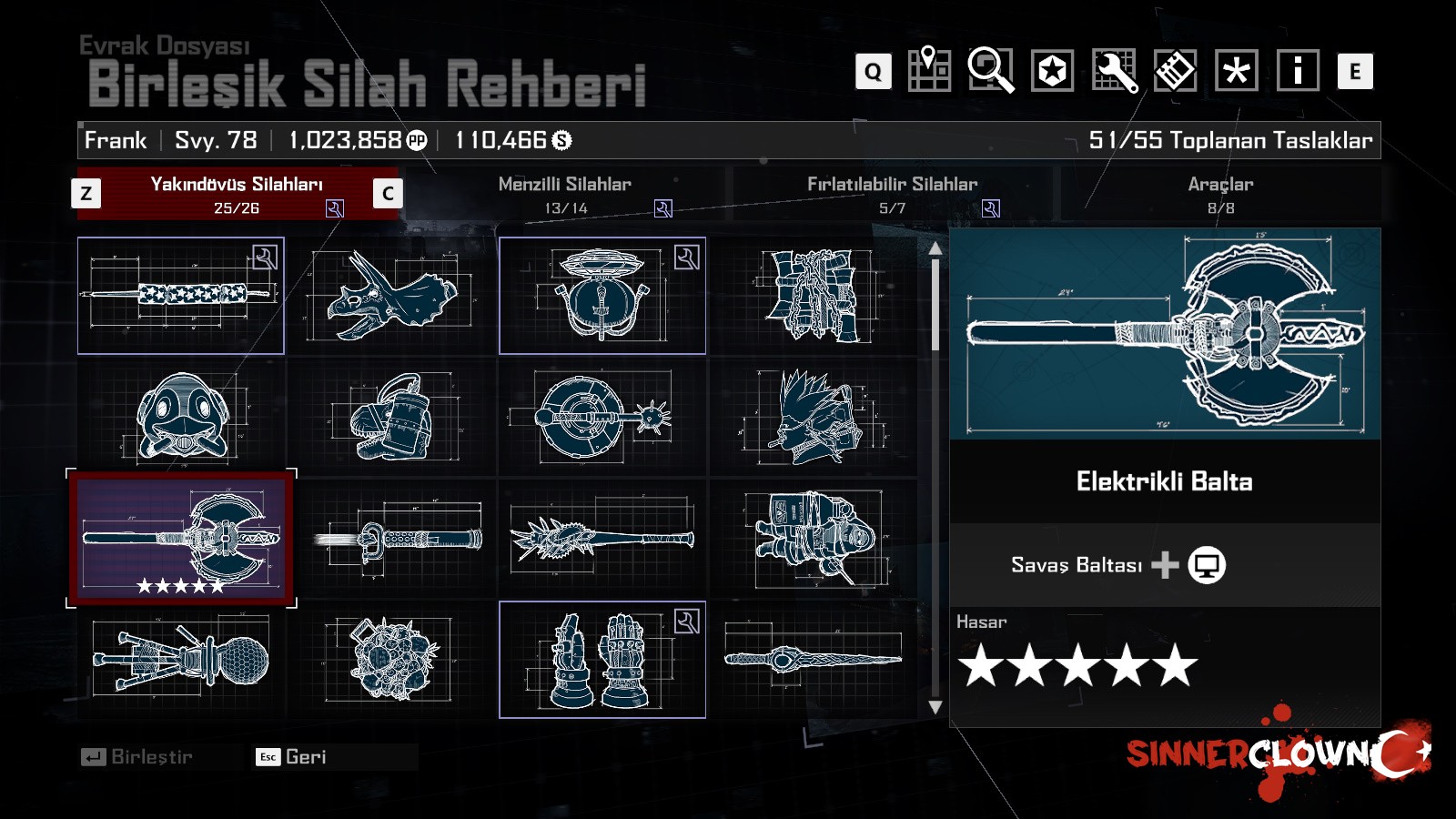Image resolution: width=1456 pixels, height=819 pixels.
Task: Open the asterisk section icon
Action: pos(1237,70)
